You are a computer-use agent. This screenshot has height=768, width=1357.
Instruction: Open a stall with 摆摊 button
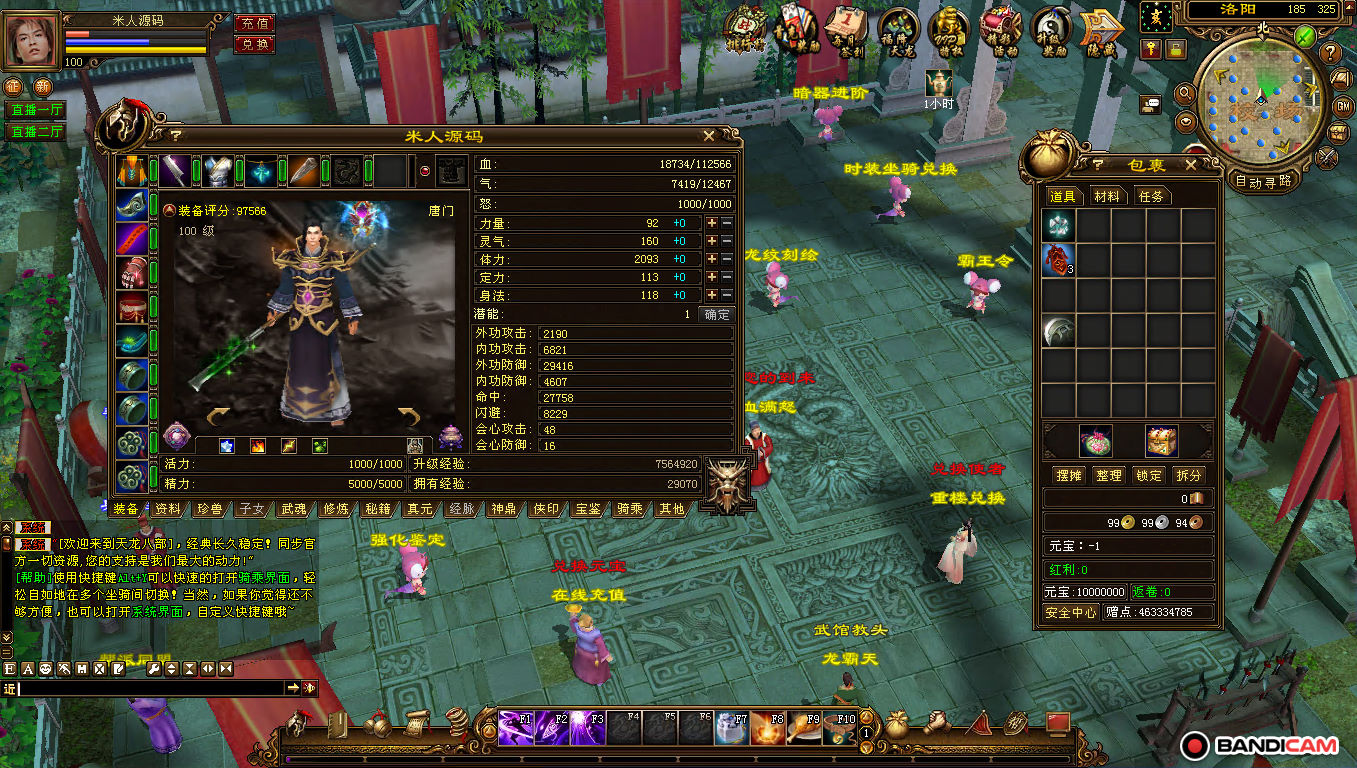[1069, 475]
